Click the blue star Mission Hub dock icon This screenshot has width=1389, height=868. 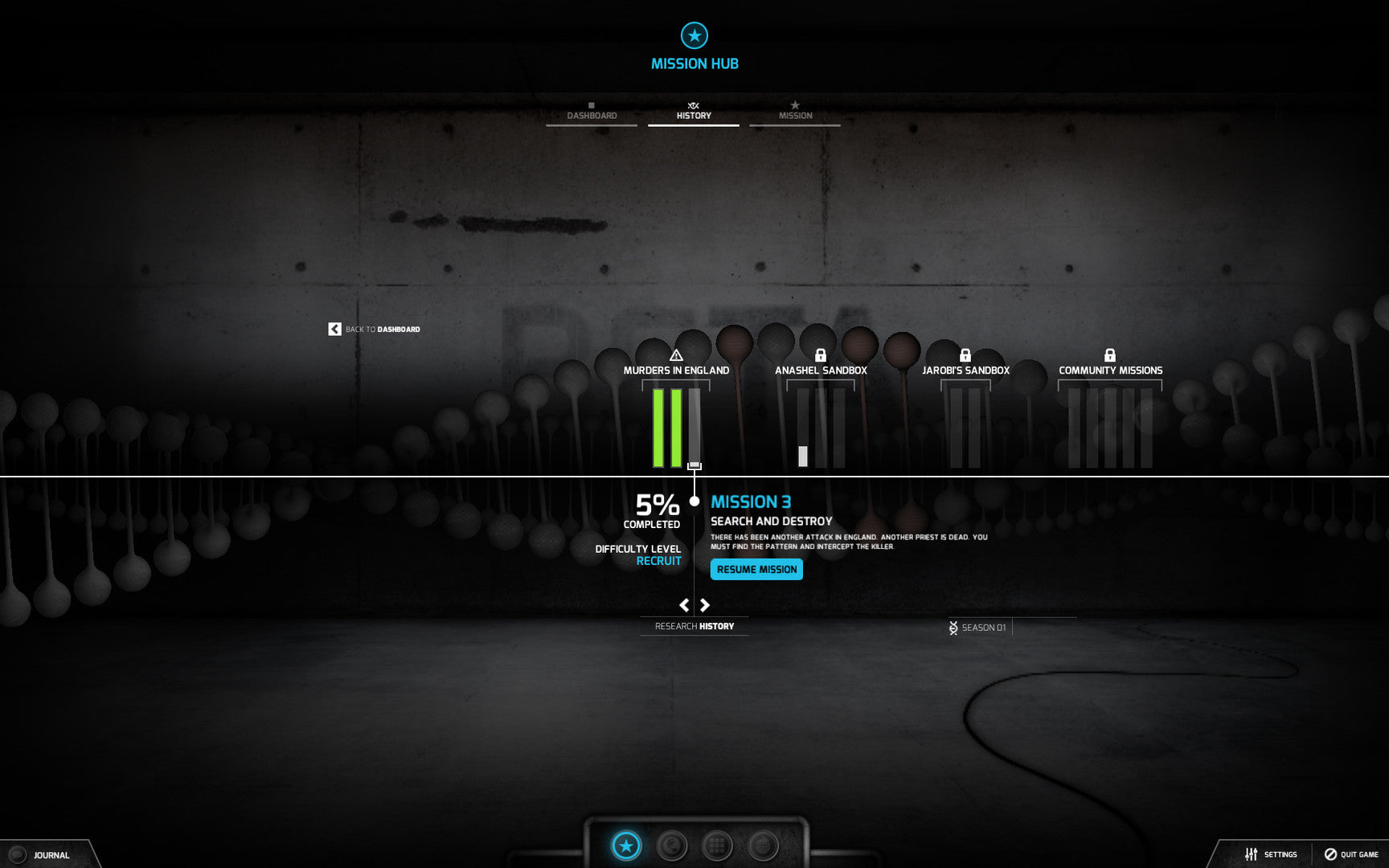point(626,845)
